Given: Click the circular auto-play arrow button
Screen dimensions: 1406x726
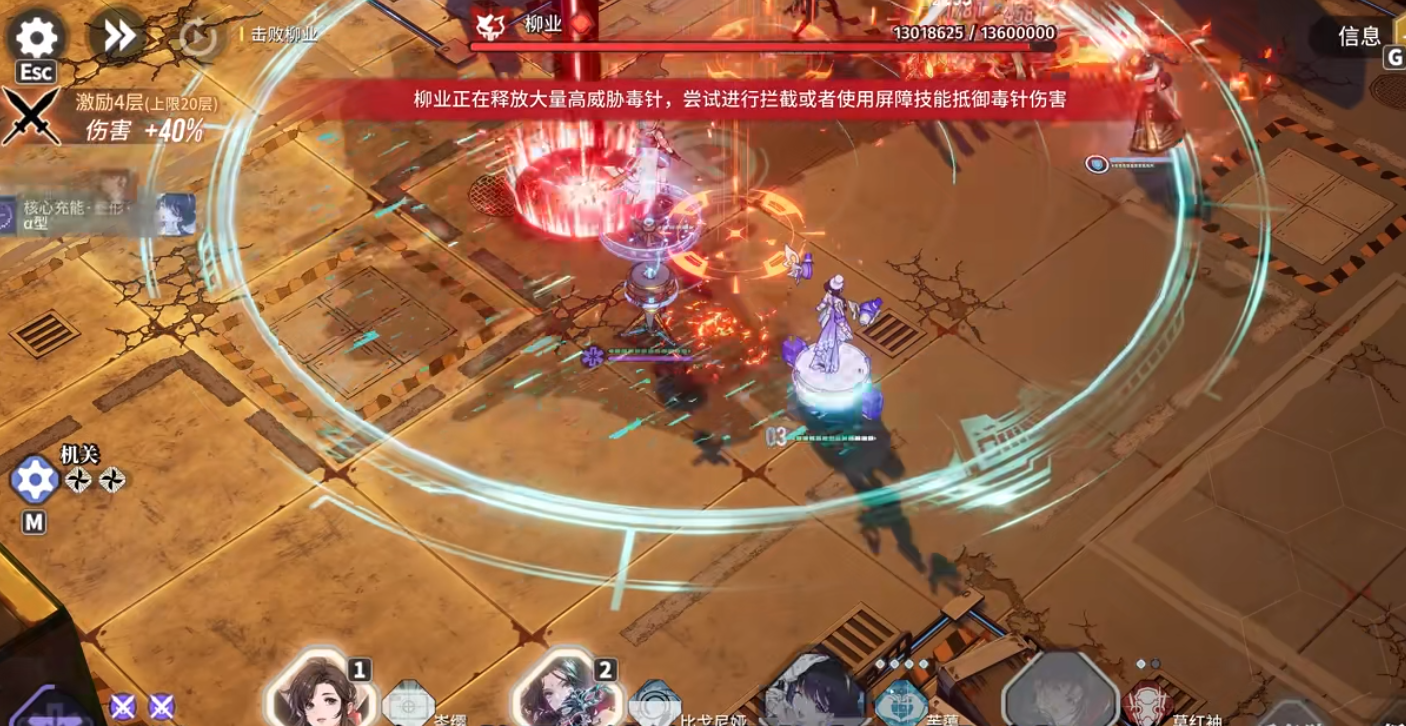Looking at the screenshot, I should pos(198,39).
